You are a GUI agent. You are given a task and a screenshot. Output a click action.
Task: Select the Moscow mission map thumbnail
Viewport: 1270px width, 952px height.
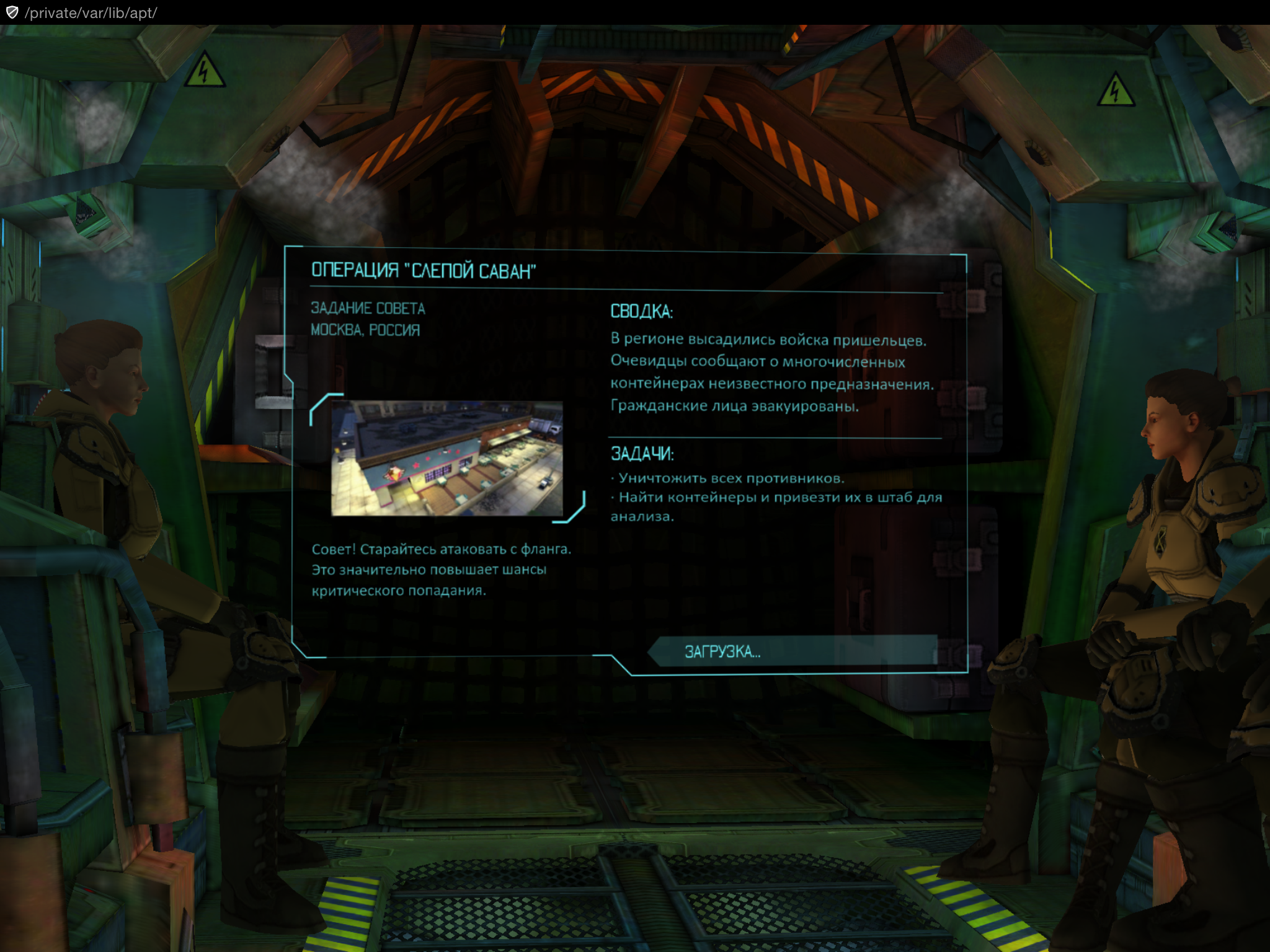[x=446, y=458]
